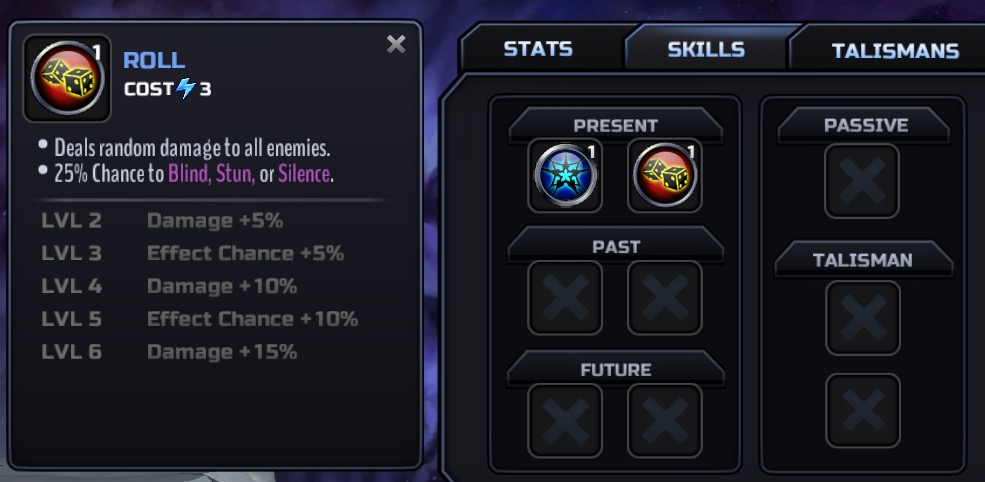Close the Roll skill tooltip

click(396, 44)
